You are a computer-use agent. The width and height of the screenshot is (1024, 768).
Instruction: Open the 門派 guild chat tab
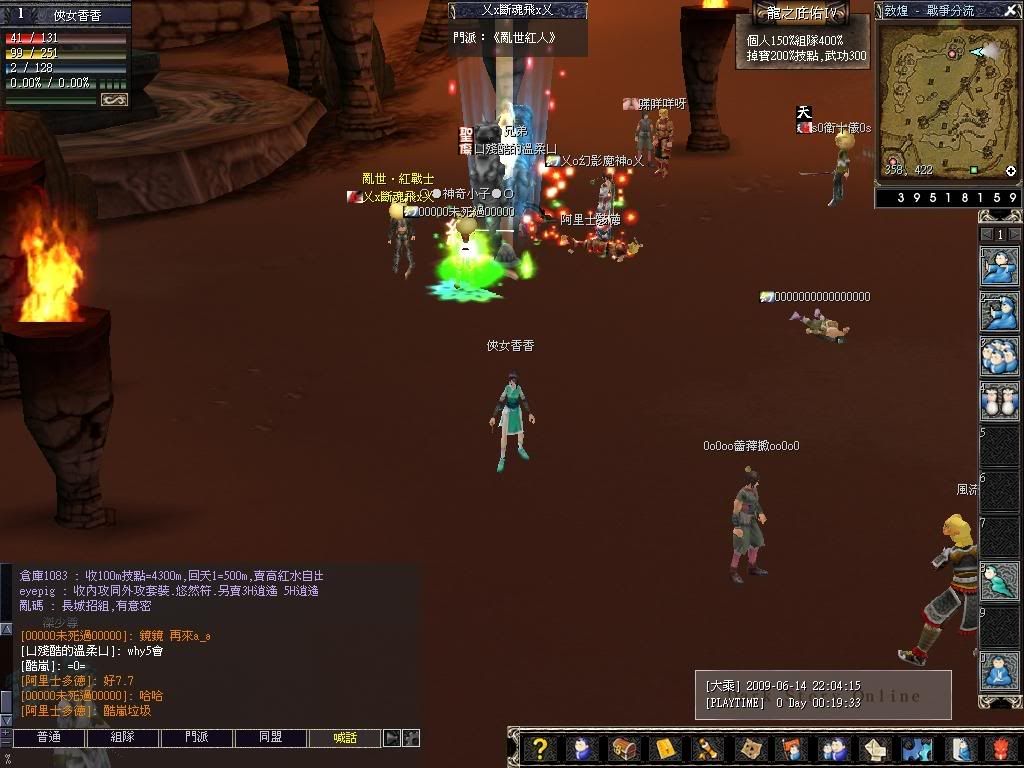pos(197,738)
